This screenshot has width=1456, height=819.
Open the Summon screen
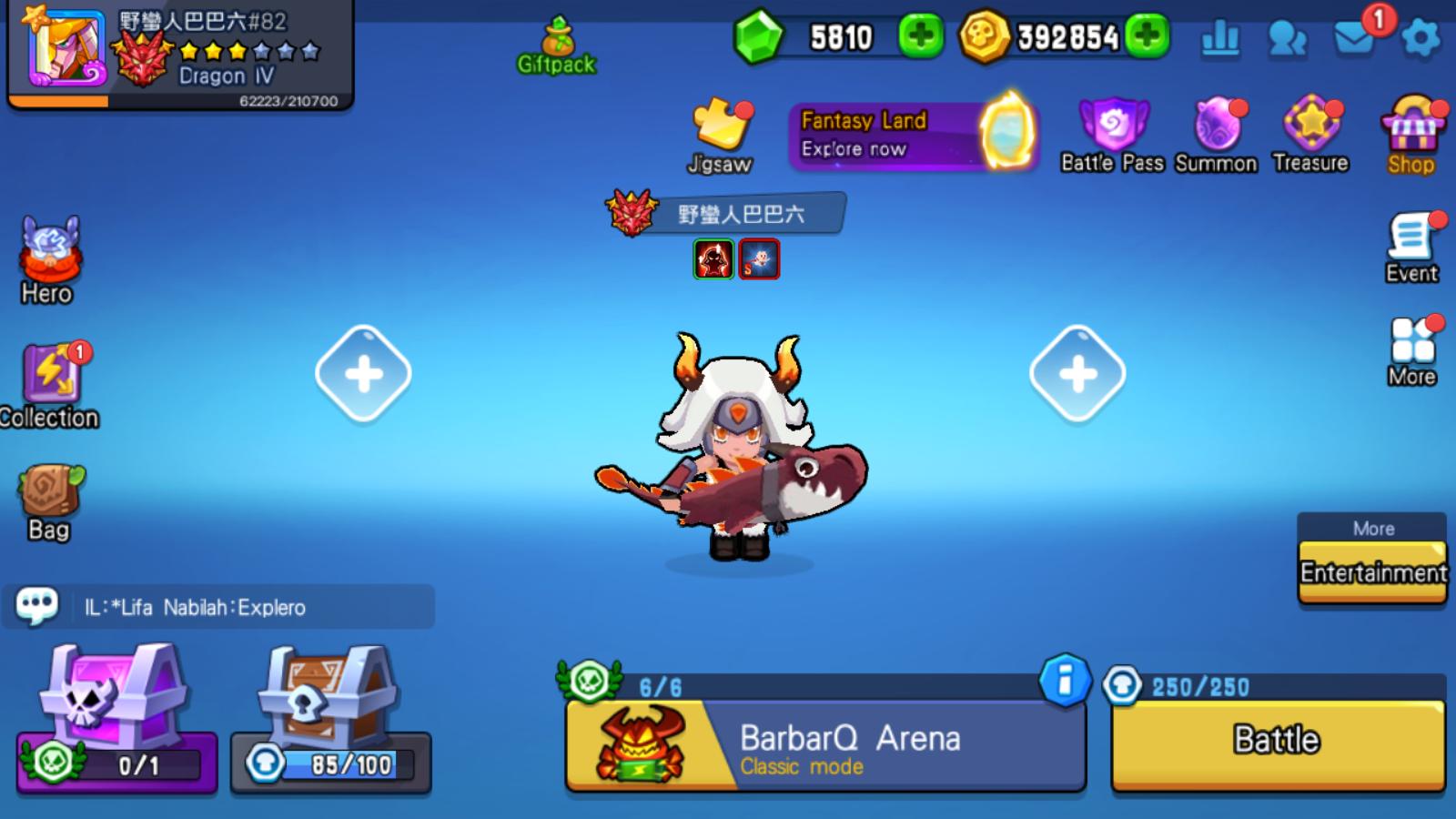click(1218, 127)
